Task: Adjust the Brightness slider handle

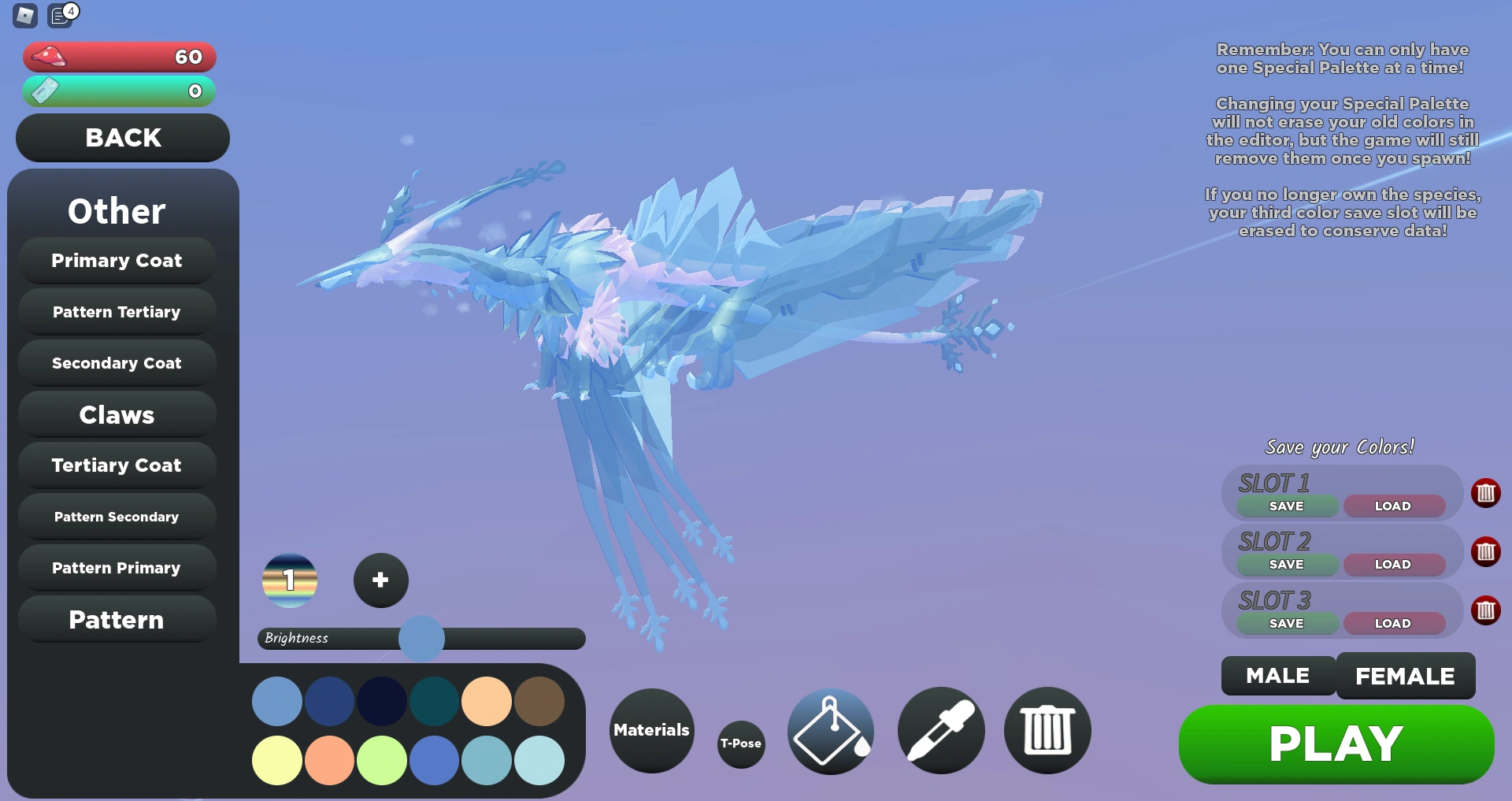Action: [421, 639]
